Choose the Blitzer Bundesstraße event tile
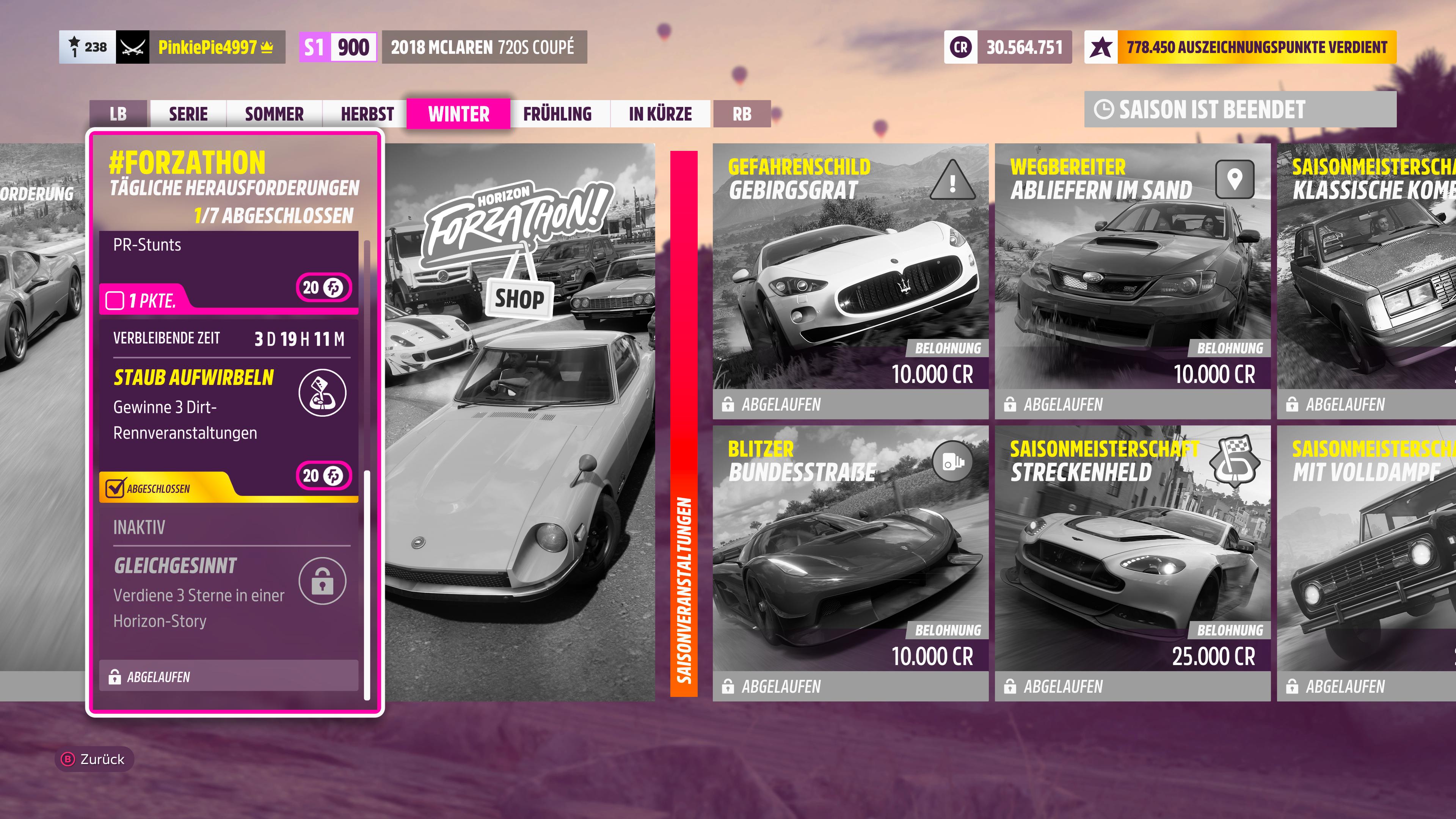 coord(850,563)
